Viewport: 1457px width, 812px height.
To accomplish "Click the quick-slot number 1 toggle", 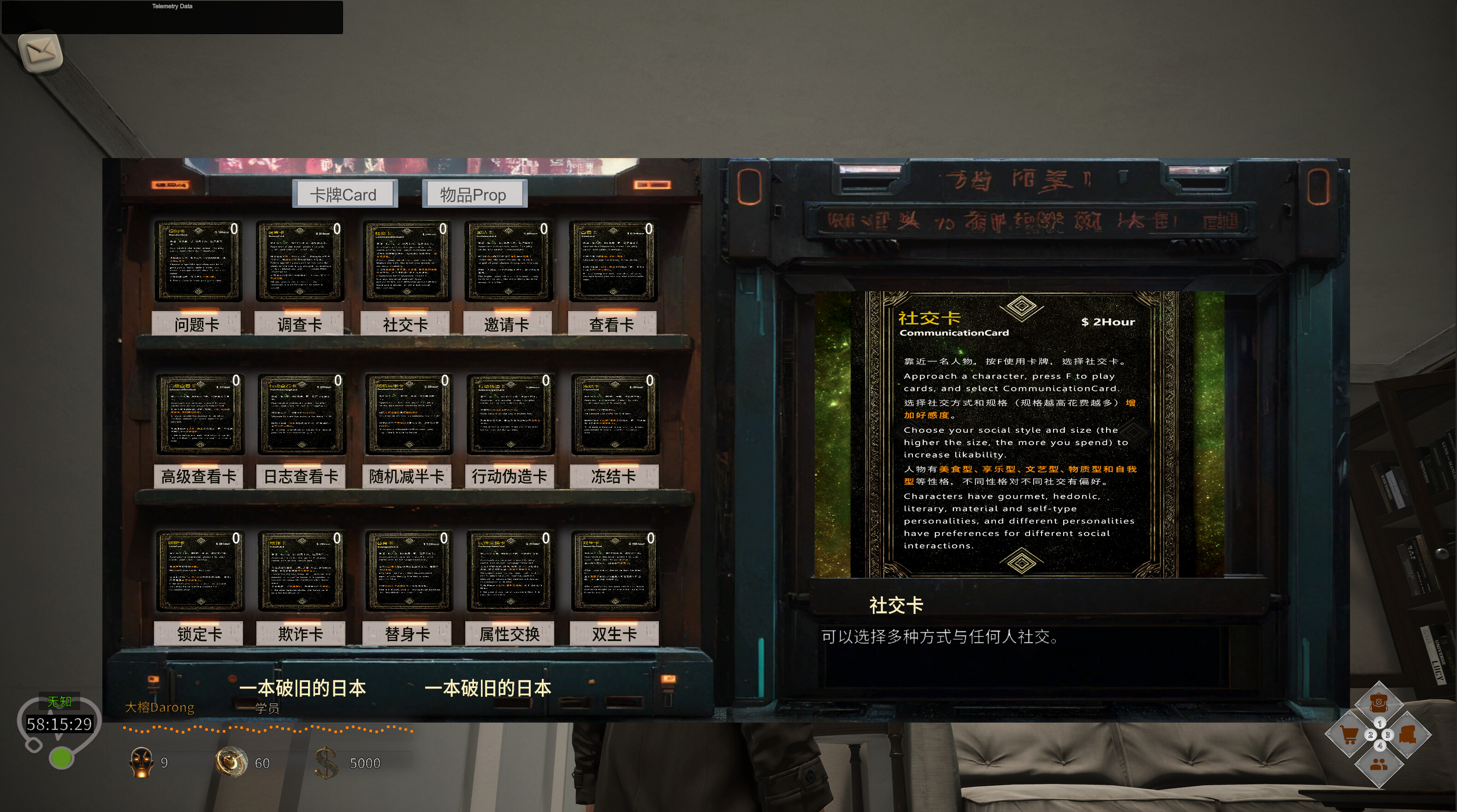I will [1380, 723].
